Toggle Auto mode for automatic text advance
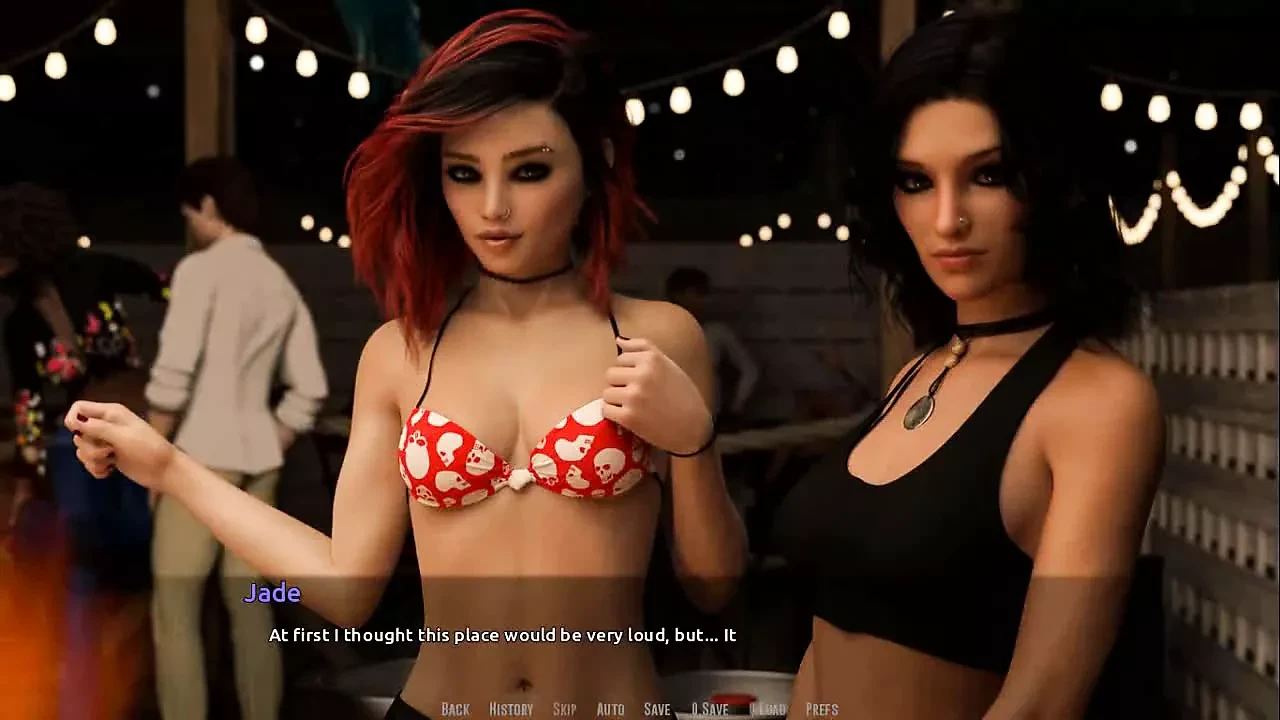1280x720 pixels. (x=608, y=708)
